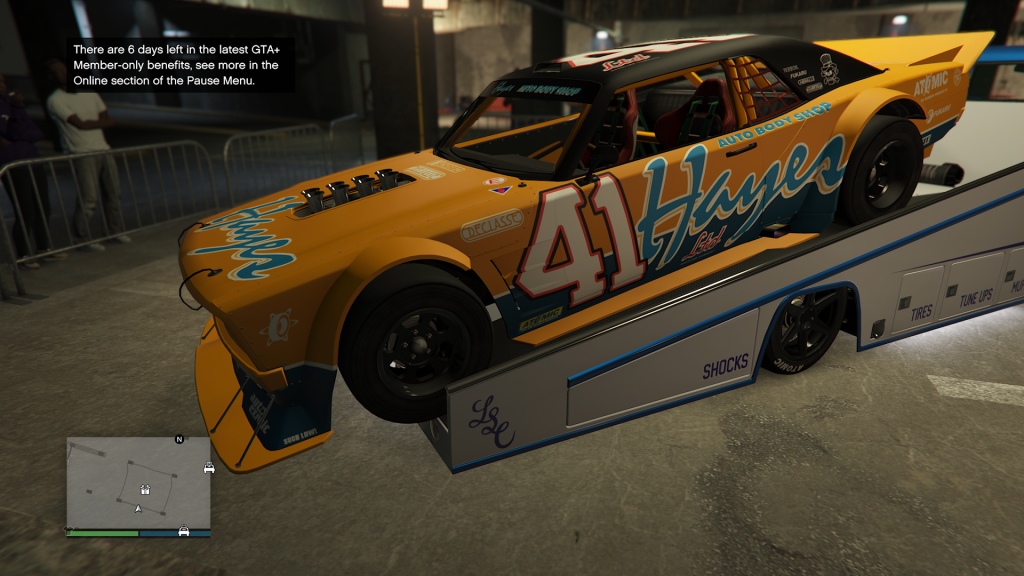This screenshot has height=576, width=1024.
Task: Select the car blip on minimap's bottom edge
Action: (184, 530)
